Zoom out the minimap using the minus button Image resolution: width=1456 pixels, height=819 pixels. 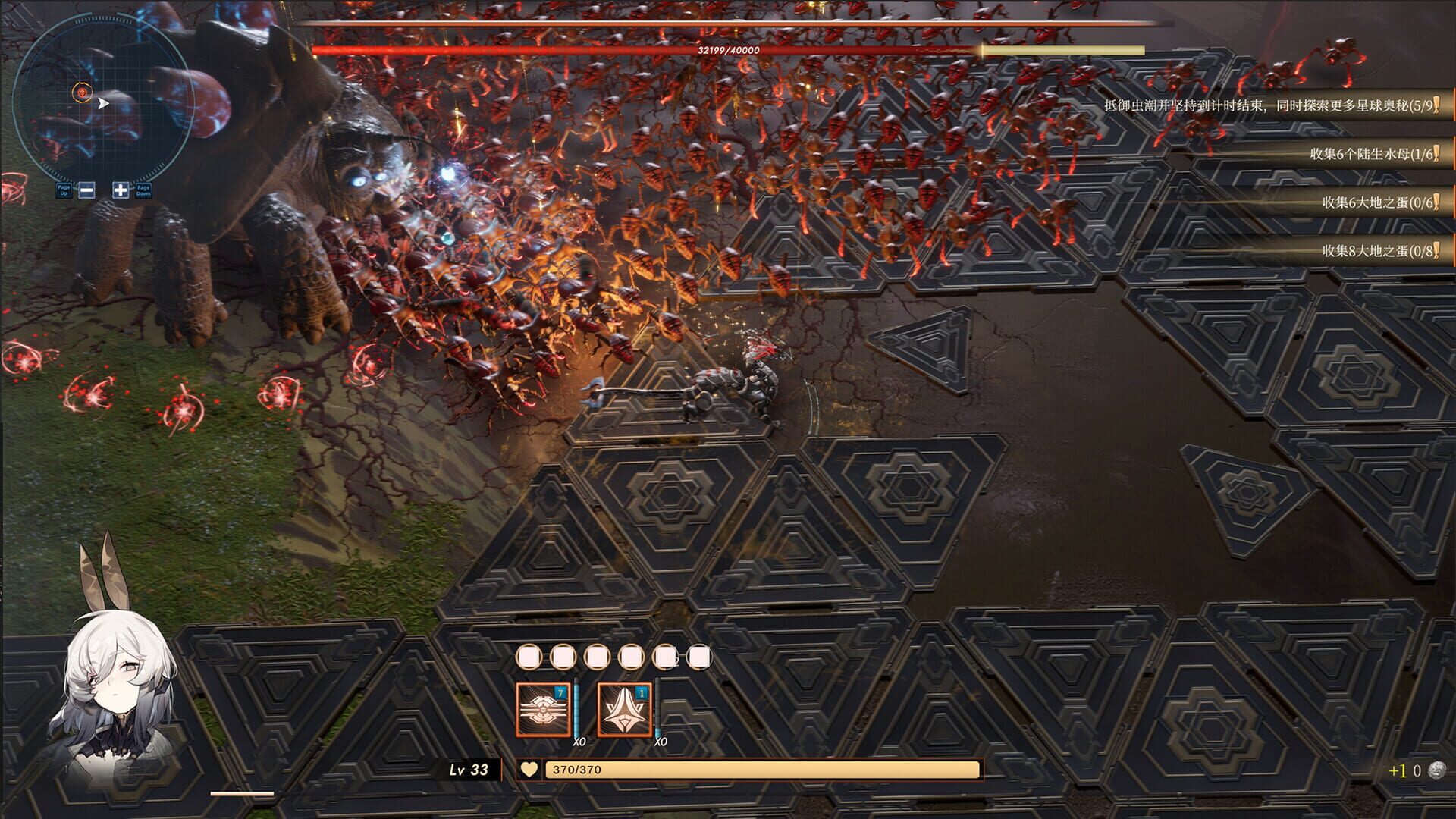87,188
